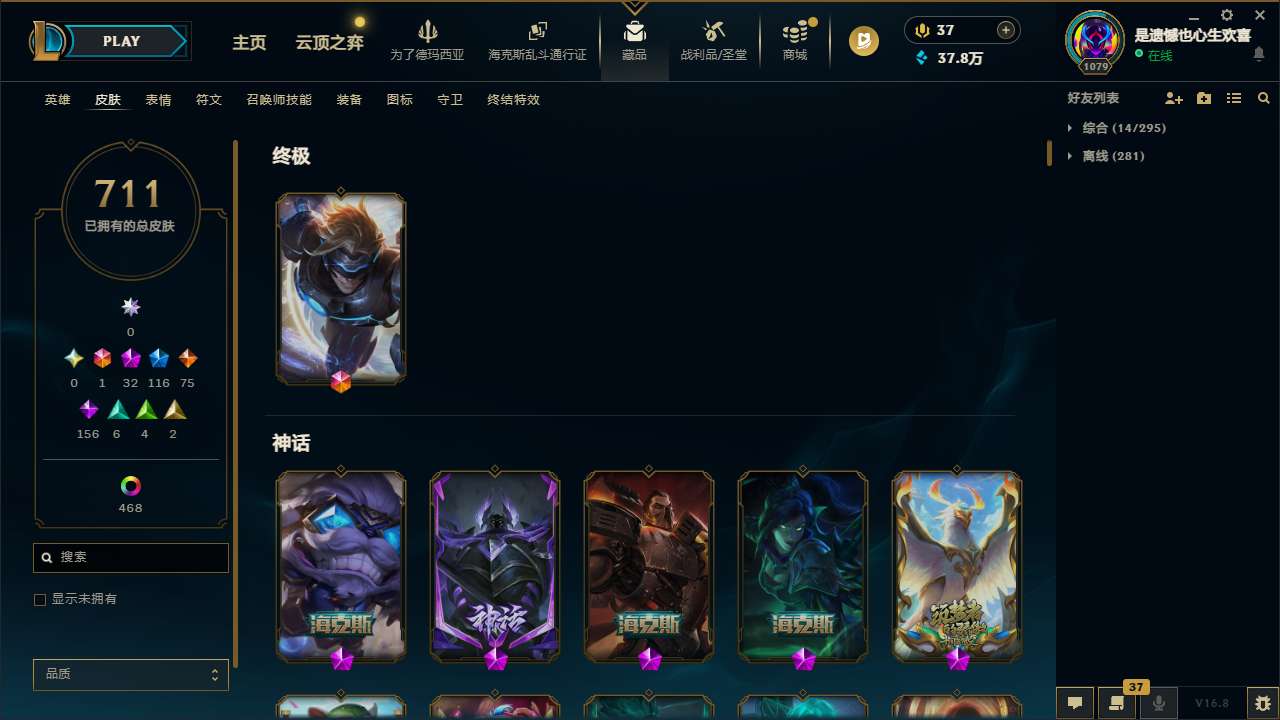Toggle the friend list view icon
This screenshot has width=1280, height=720.
[x=1234, y=98]
